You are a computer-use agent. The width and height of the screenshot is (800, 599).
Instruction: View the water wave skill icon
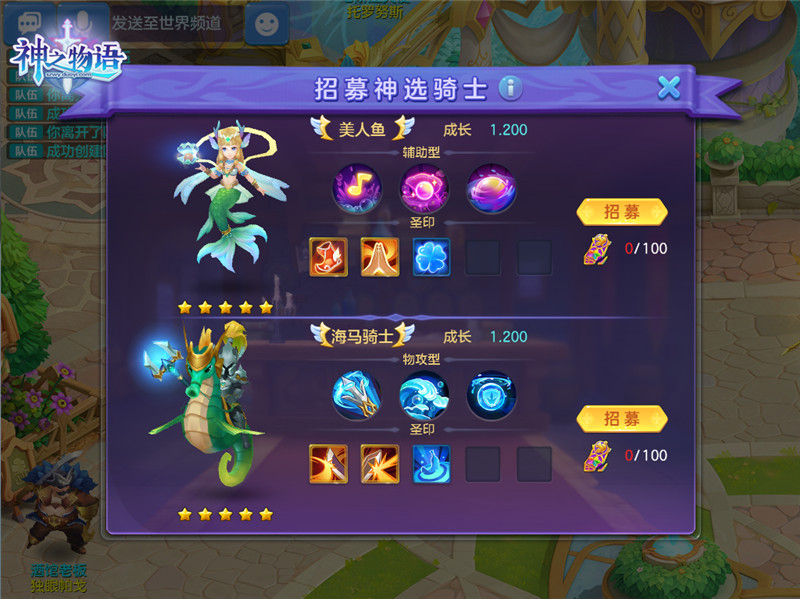click(x=423, y=394)
